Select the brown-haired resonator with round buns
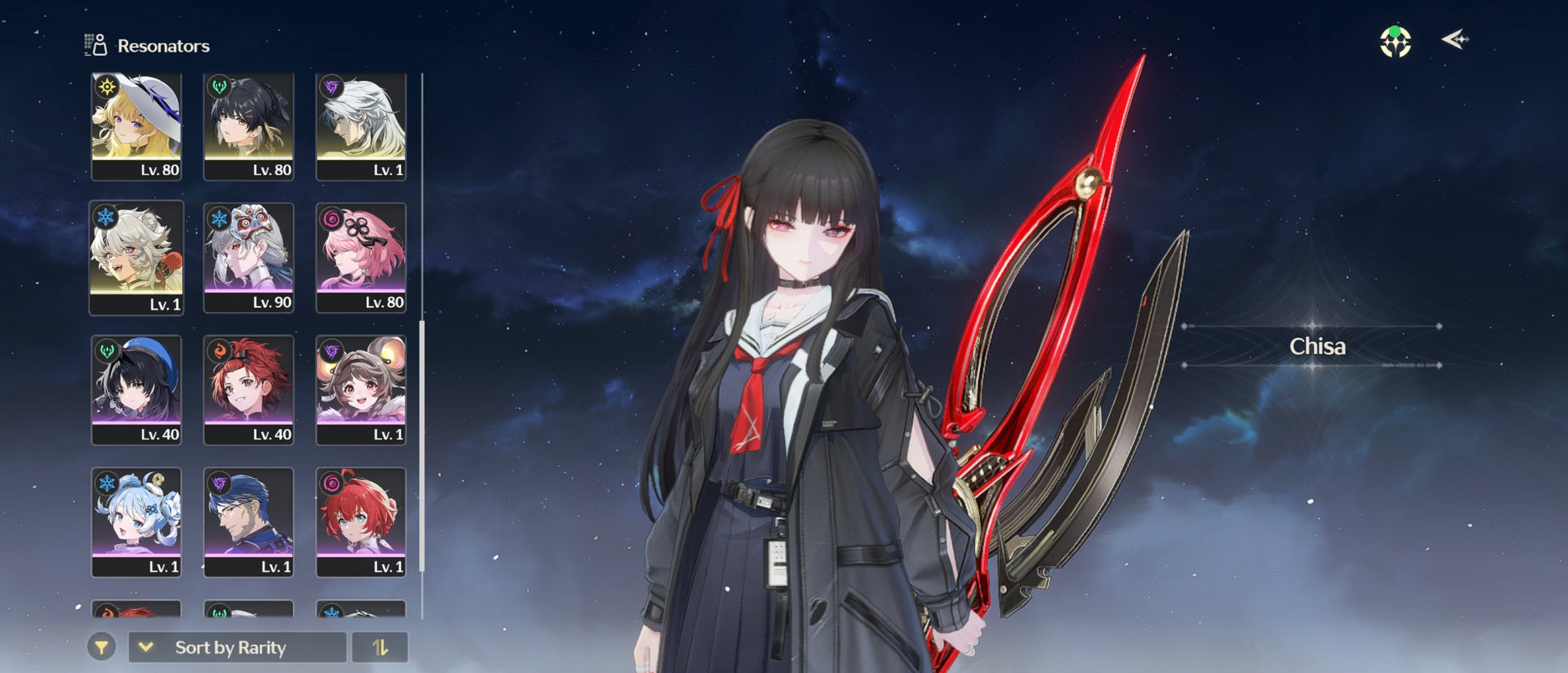This screenshot has width=1568, height=673. click(x=361, y=390)
